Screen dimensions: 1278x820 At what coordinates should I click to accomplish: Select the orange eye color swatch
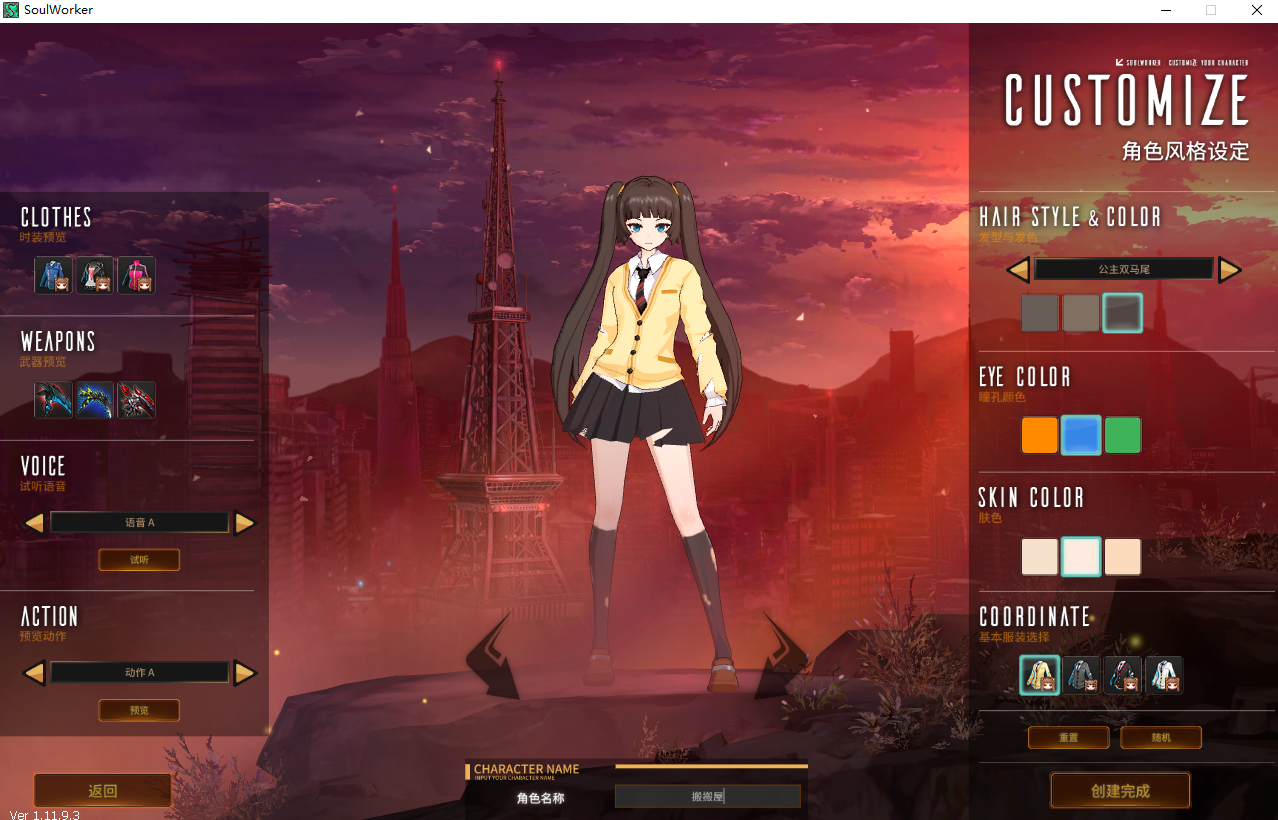(x=1039, y=435)
